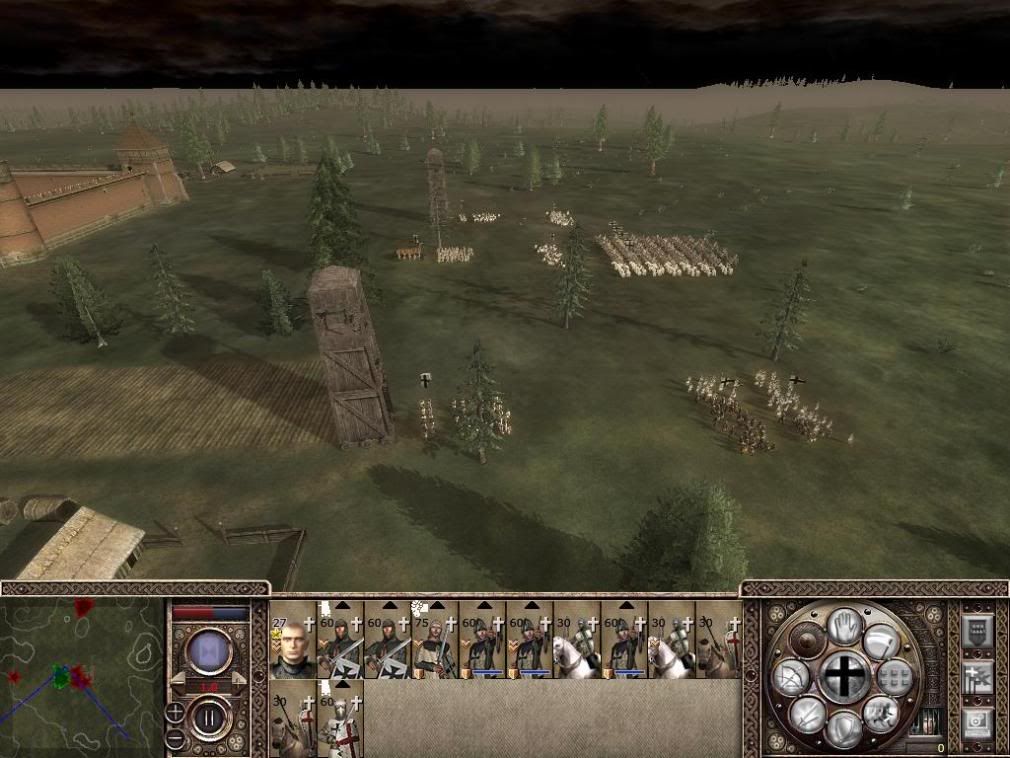Toggle run mode with the horse button
Image resolution: width=1010 pixels, height=758 pixels.
pos(882,712)
